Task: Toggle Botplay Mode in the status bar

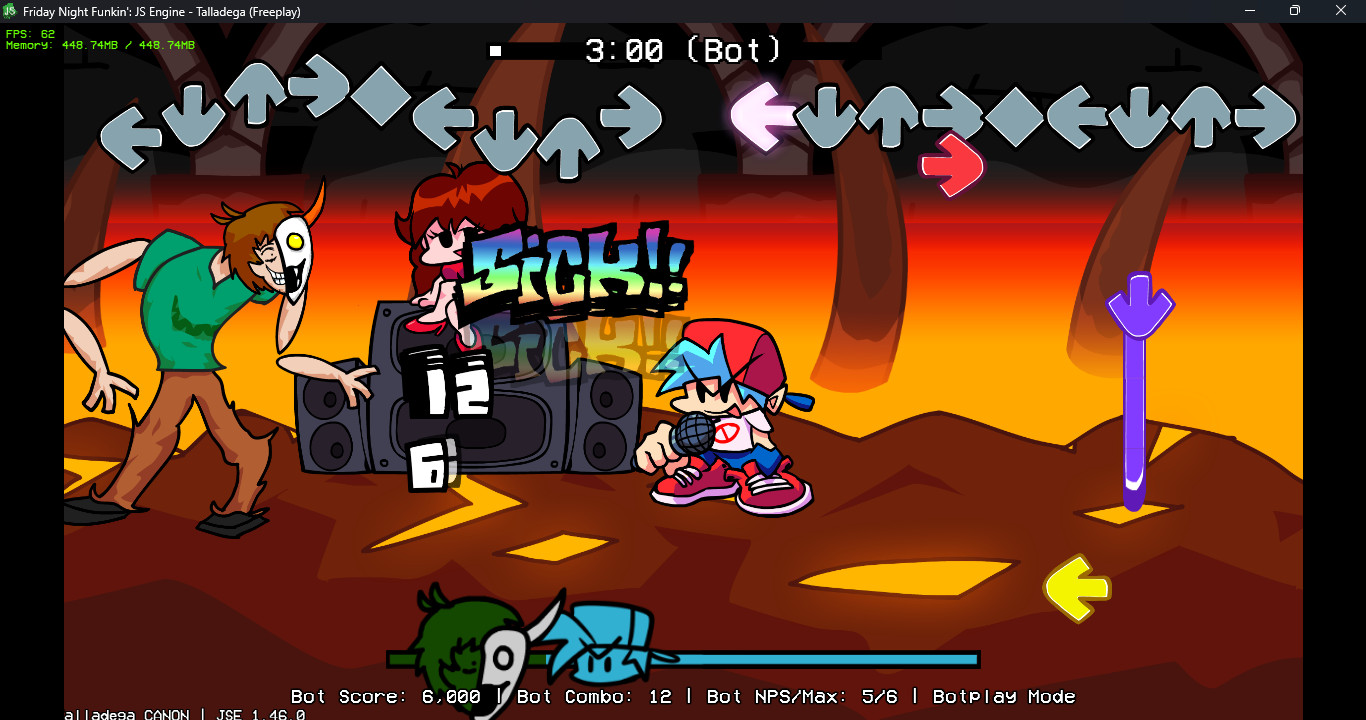Action: 1003,697
